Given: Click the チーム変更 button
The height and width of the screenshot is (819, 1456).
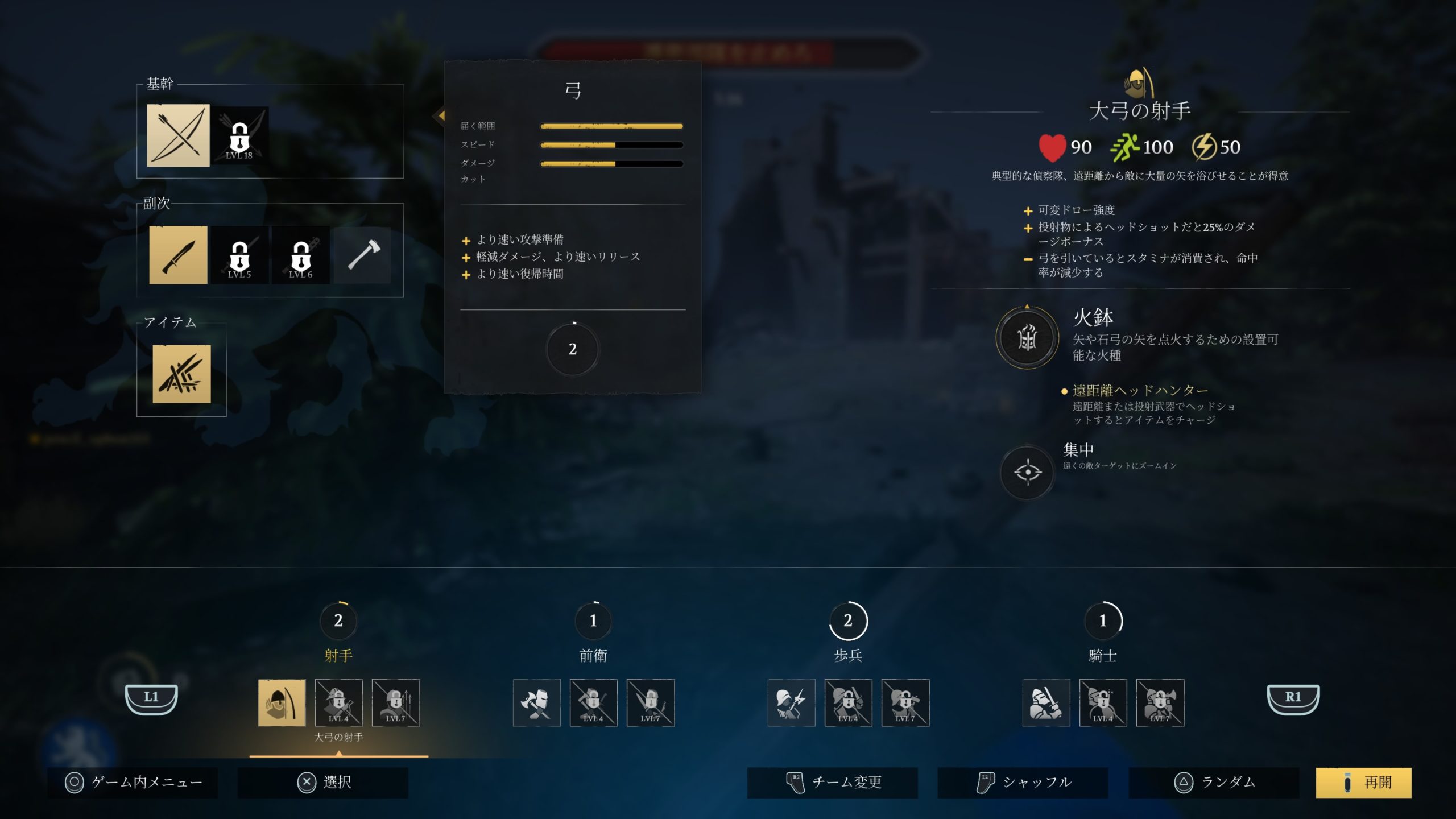Looking at the screenshot, I should [x=832, y=782].
